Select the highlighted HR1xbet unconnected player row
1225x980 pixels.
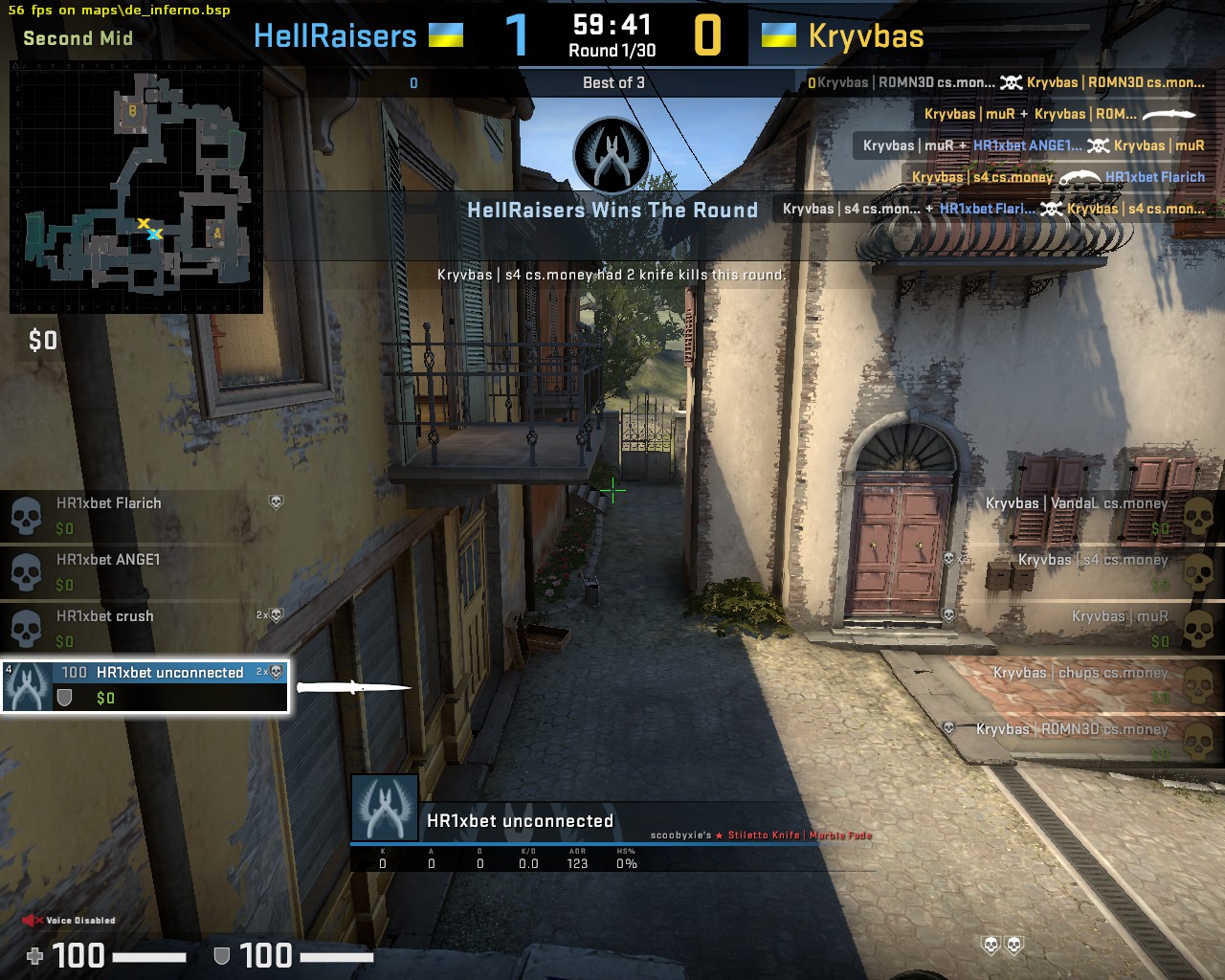145,685
